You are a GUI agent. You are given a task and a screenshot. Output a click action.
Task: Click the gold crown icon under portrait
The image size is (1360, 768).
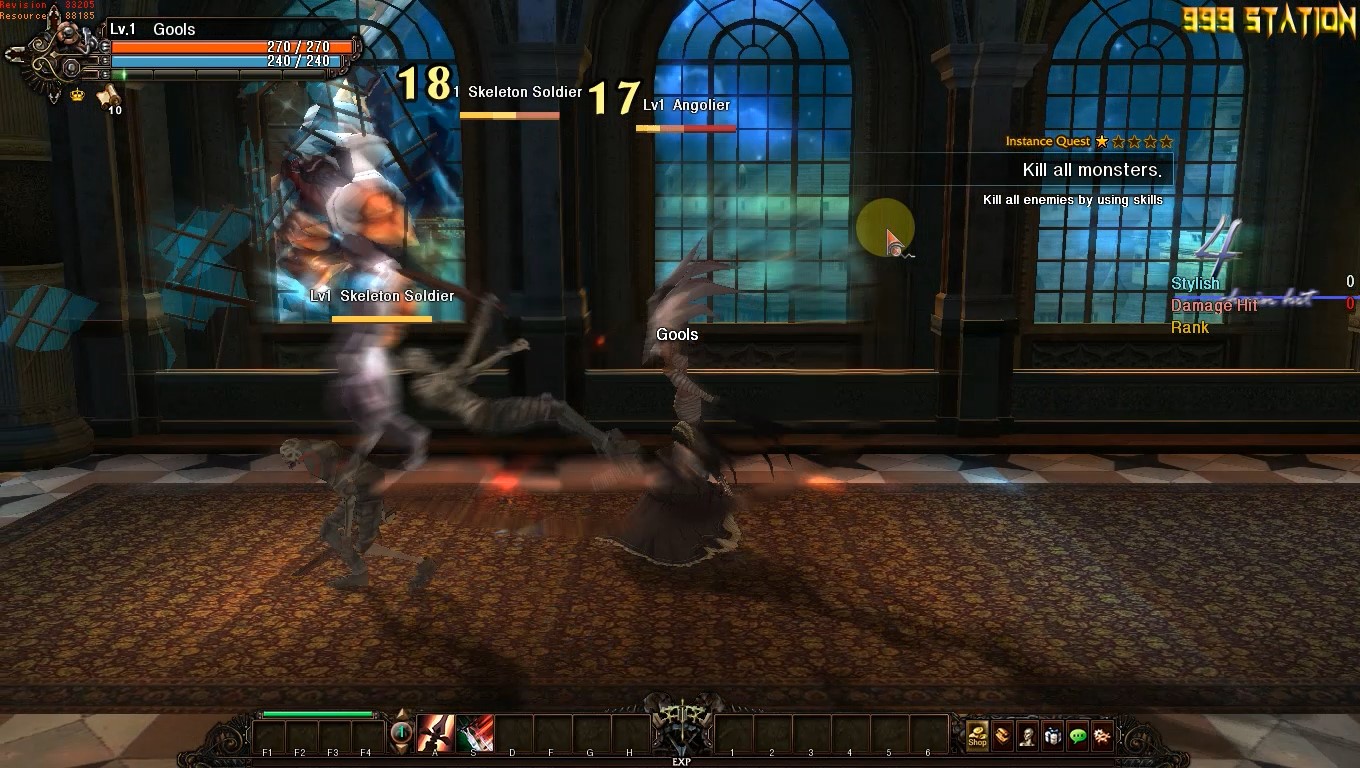(x=77, y=95)
